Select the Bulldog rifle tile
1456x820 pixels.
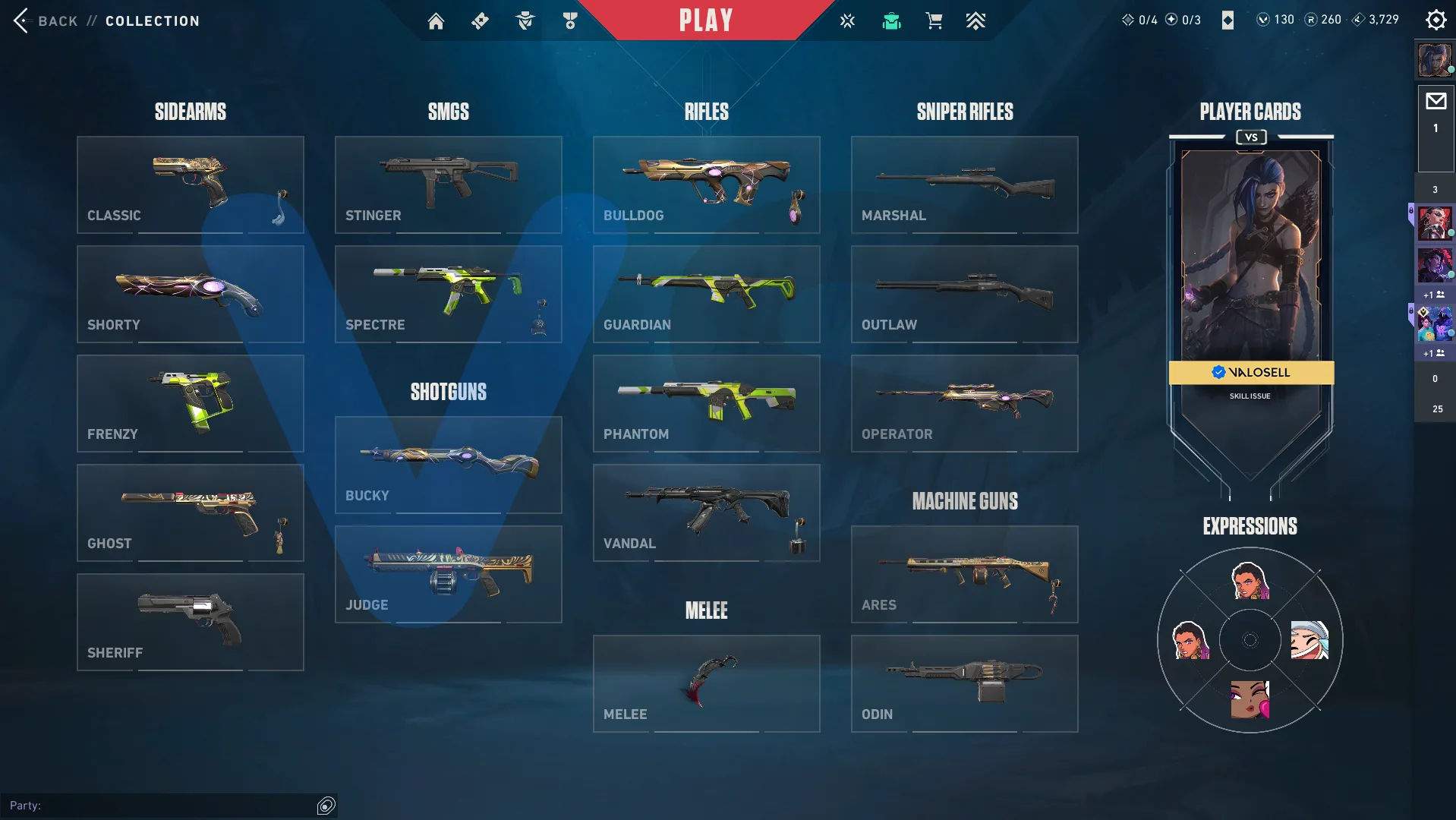pyautogui.click(x=706, y=184)
